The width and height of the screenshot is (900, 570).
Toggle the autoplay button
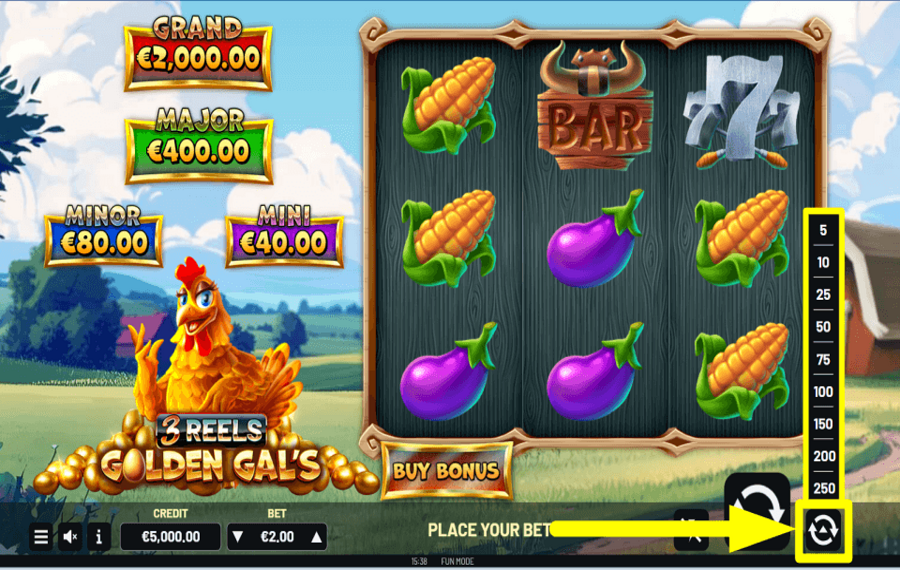823,531
